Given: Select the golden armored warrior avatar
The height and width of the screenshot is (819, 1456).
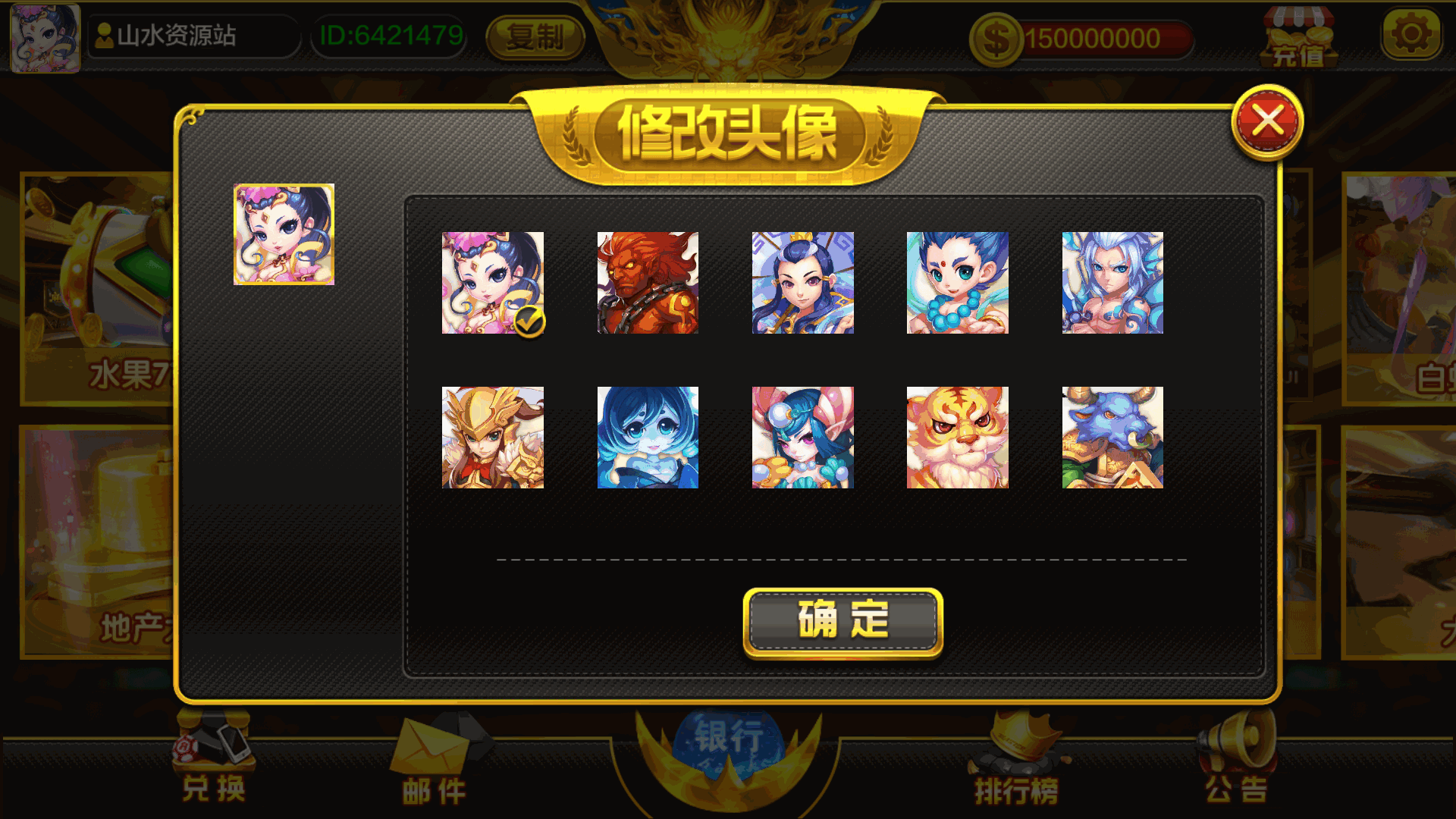Looking at the screenshot, I should [x=494, y=438].
